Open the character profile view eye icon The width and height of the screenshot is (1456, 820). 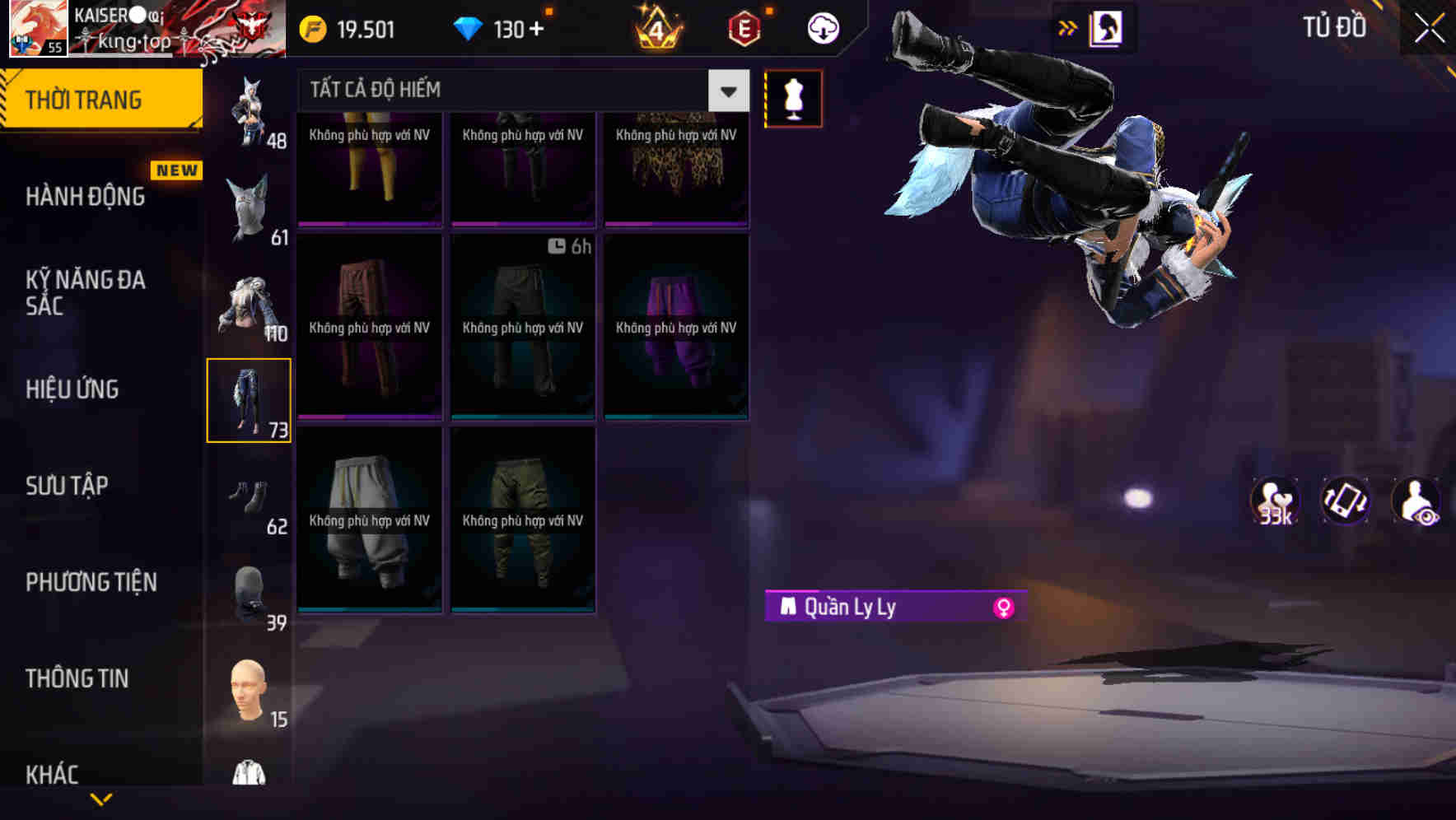pos(1416,501)
